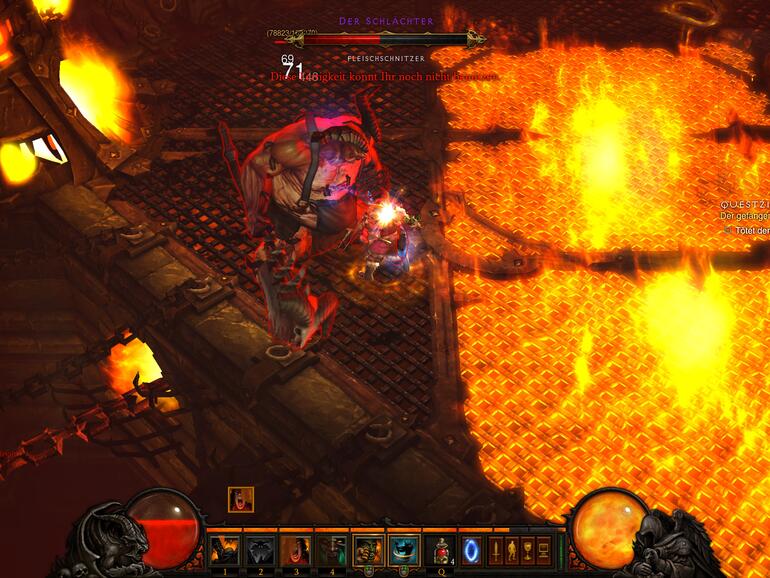Select the "Der gefangene" quest tracker entry
The height and width of the screenshot is (578, 770).
(x=745, y=215)
